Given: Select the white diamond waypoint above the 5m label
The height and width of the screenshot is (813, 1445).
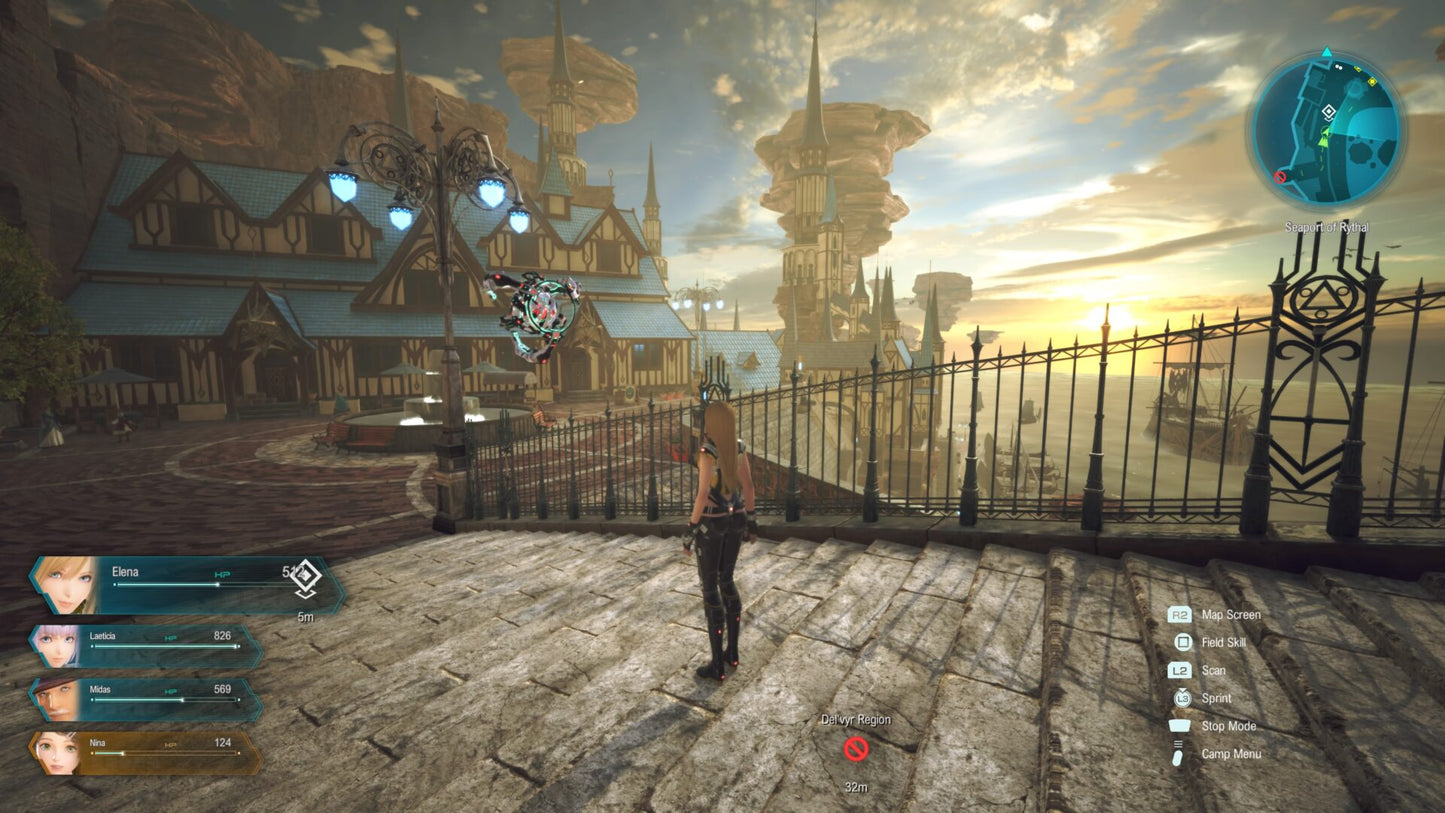Looking at the screenshot, I should [306, 577].
